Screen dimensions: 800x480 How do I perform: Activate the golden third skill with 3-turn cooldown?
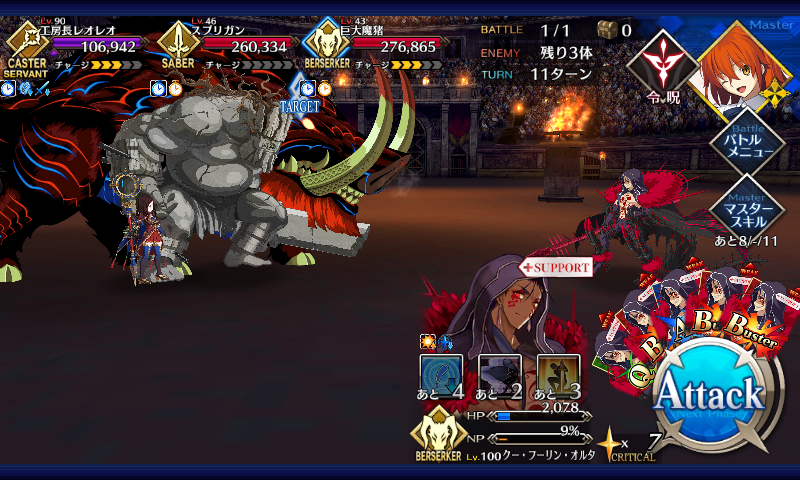click(x=557, y=374)
